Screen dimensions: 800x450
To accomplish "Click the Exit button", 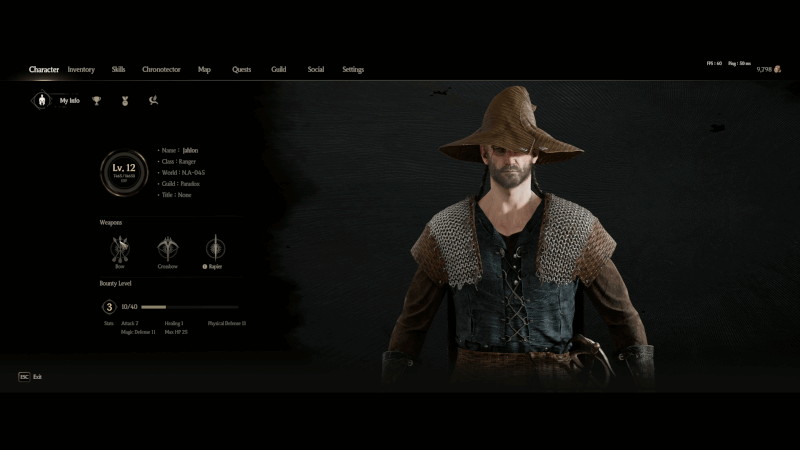I will [30, 377].
